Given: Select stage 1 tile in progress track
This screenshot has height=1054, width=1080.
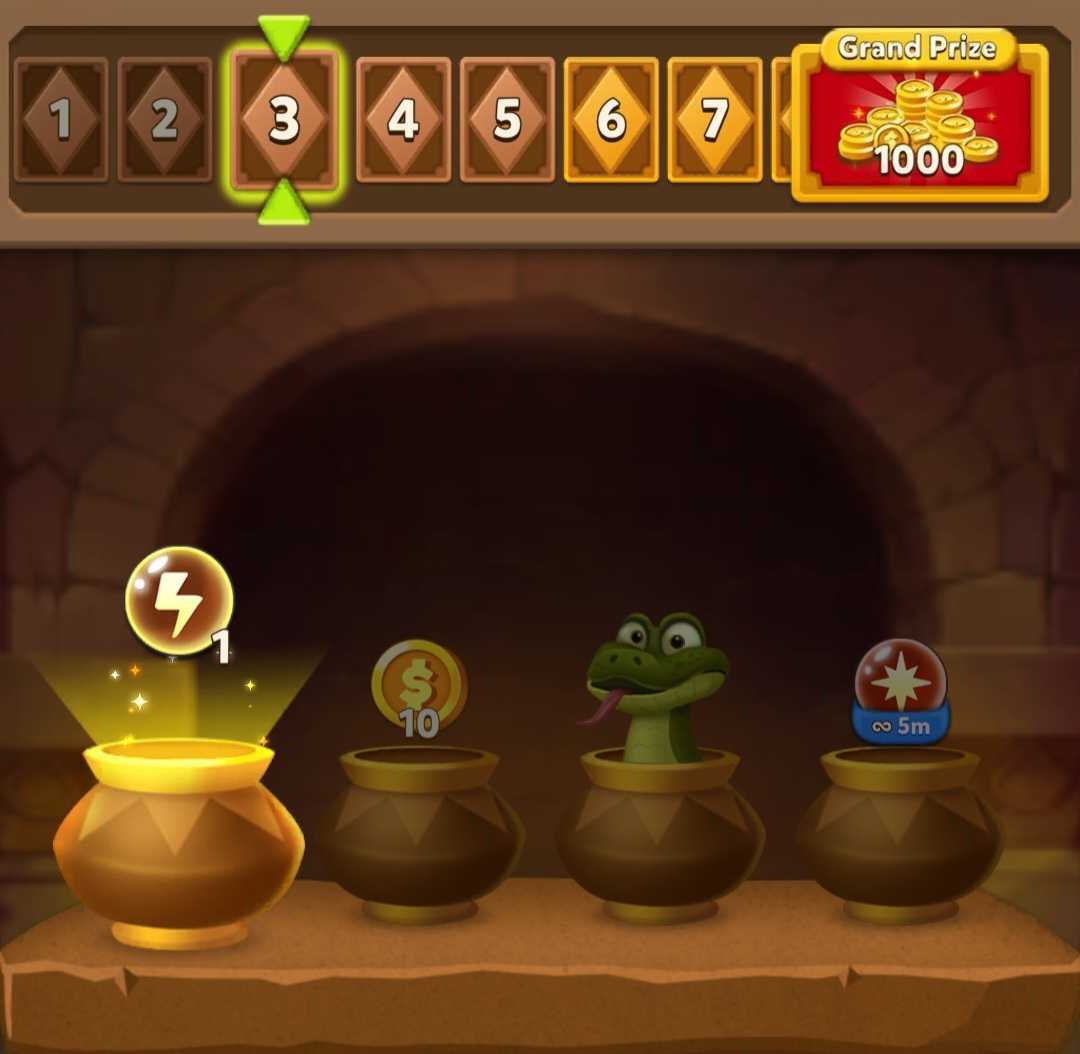Looking at the screenshot, I should [x=61, y=120].
